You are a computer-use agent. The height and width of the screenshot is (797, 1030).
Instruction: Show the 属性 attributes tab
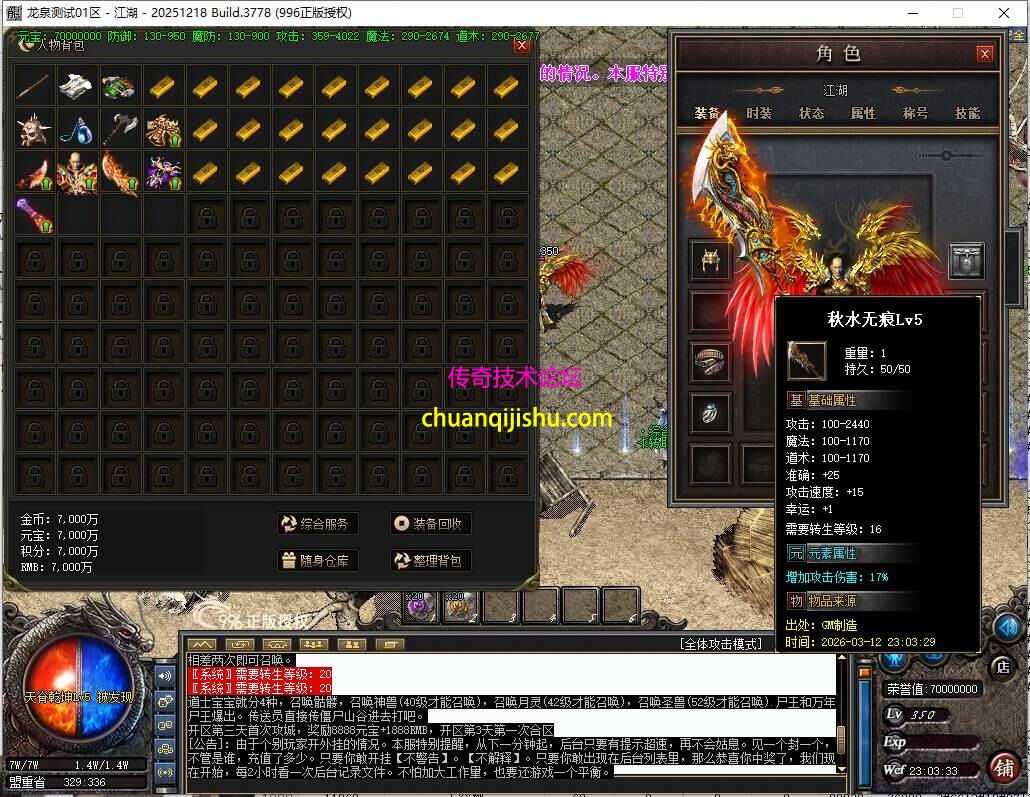click(x=863, y=113)
